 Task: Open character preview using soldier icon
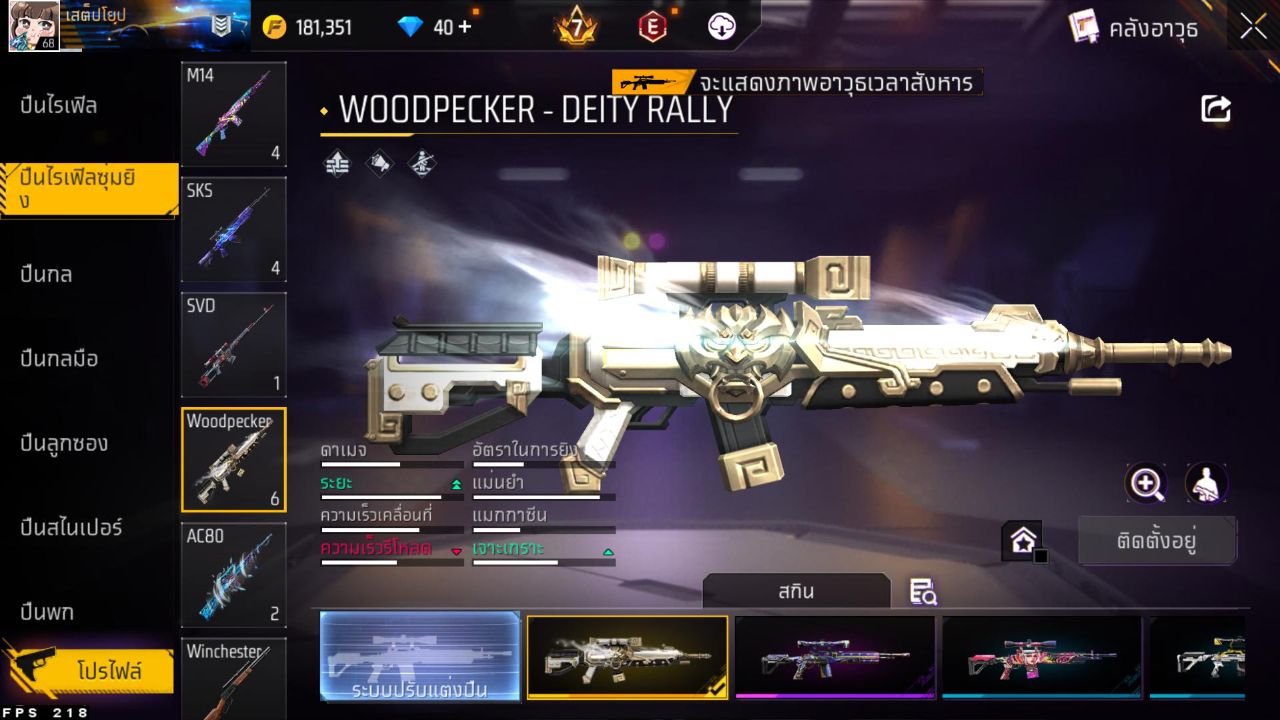(x=1207, y=483)
